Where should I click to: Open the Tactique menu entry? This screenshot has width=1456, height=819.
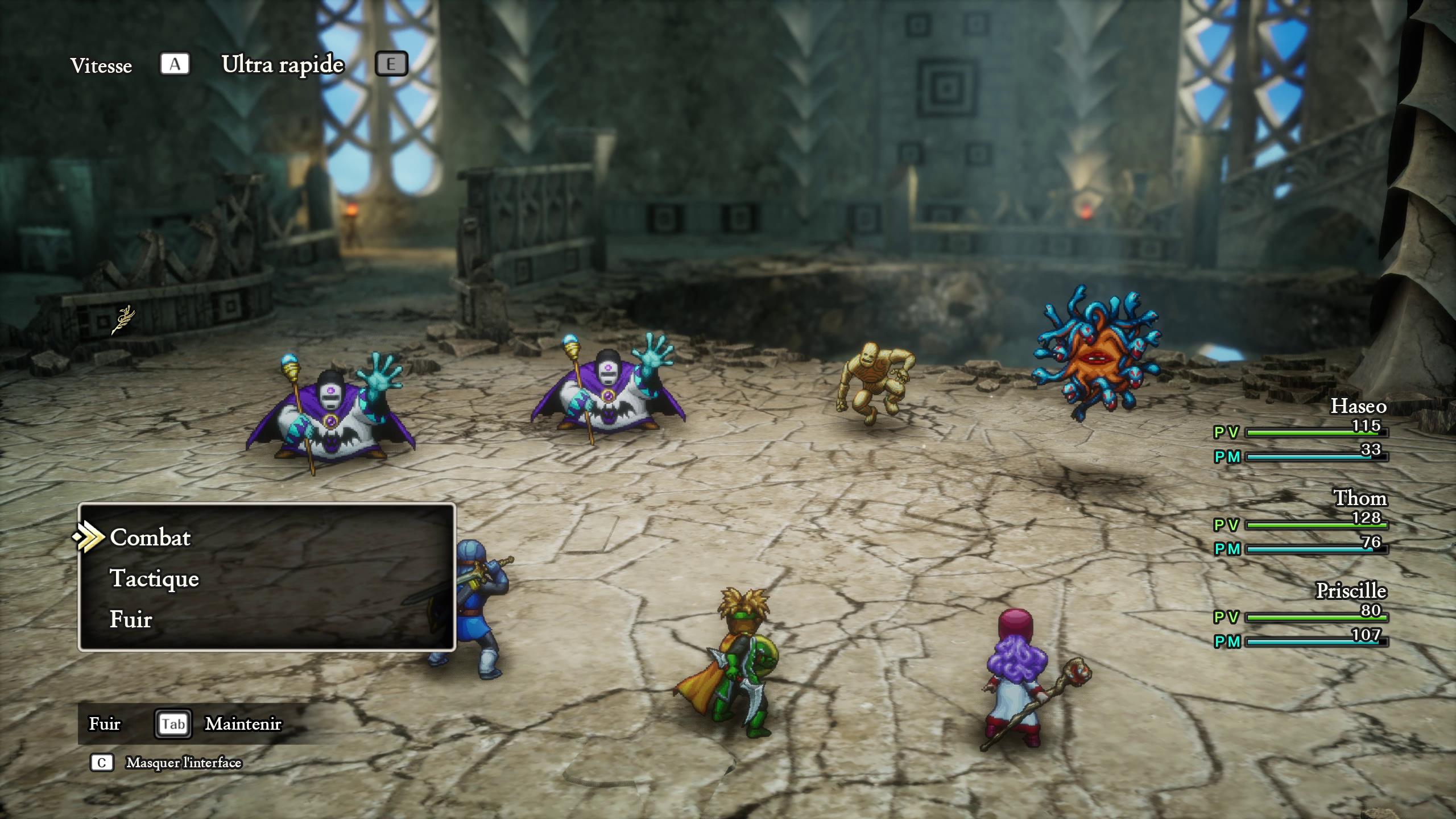tap(155, 579)
